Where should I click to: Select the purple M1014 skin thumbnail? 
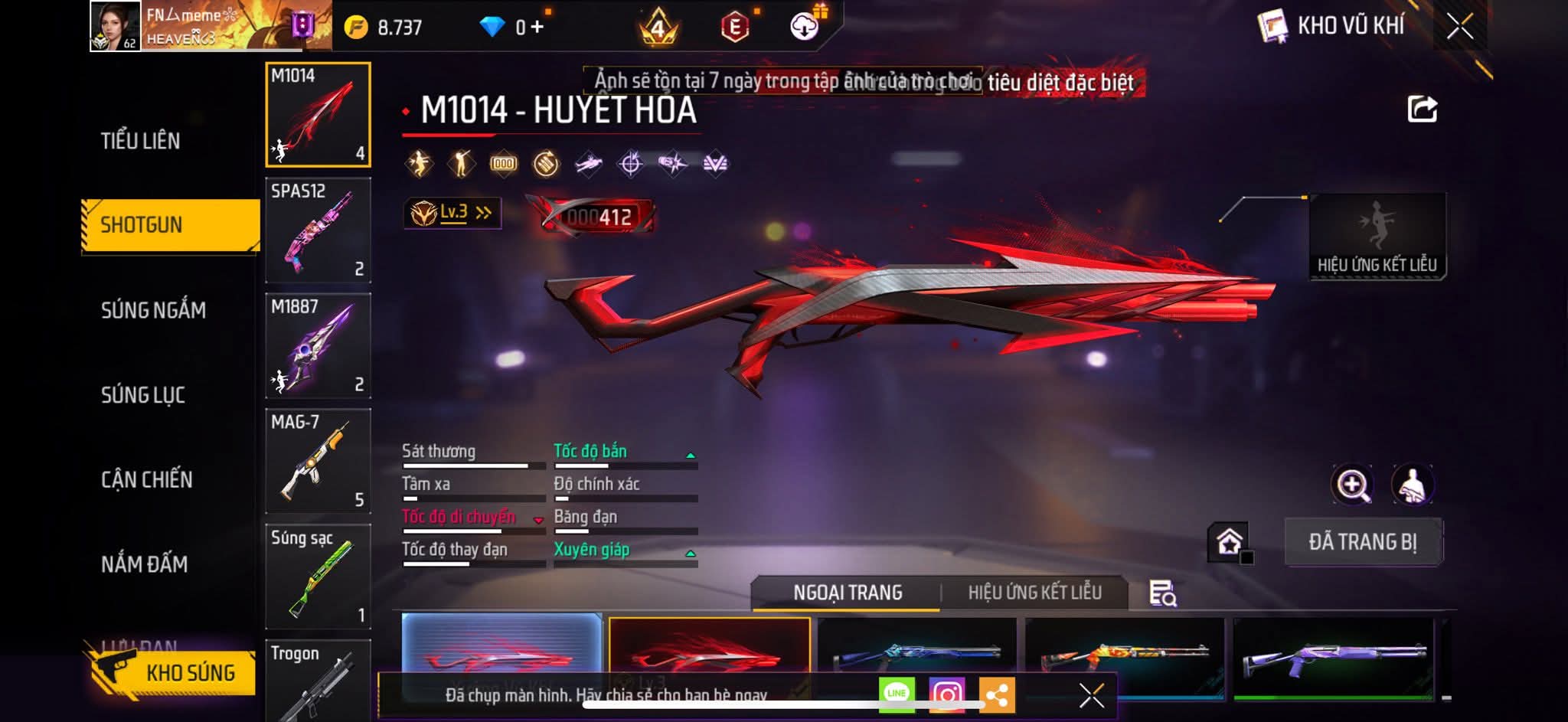point(1332,658)
